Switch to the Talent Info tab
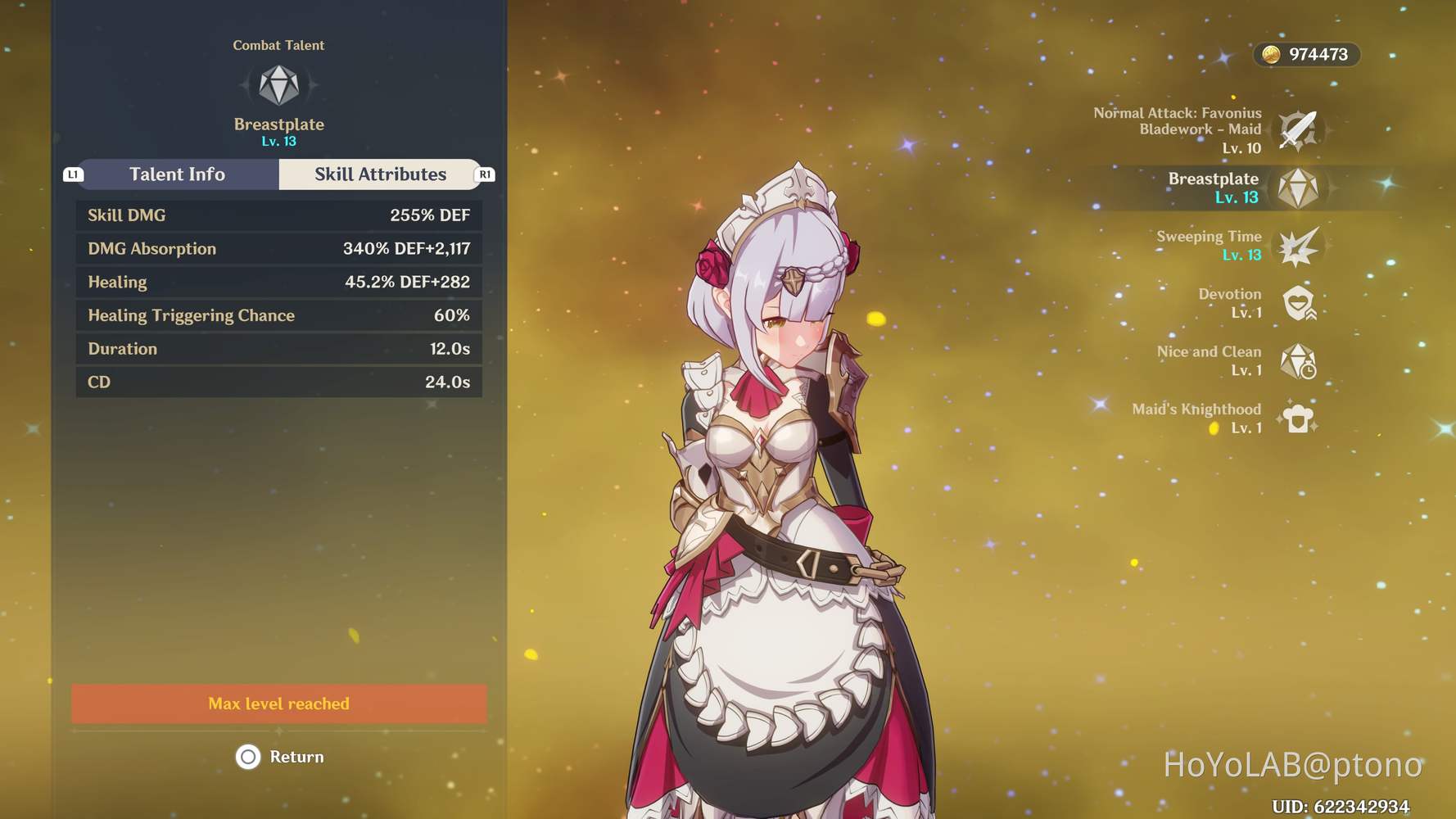Image resolution: width=1456 pixels, height=819 pixels. (177, 174)
